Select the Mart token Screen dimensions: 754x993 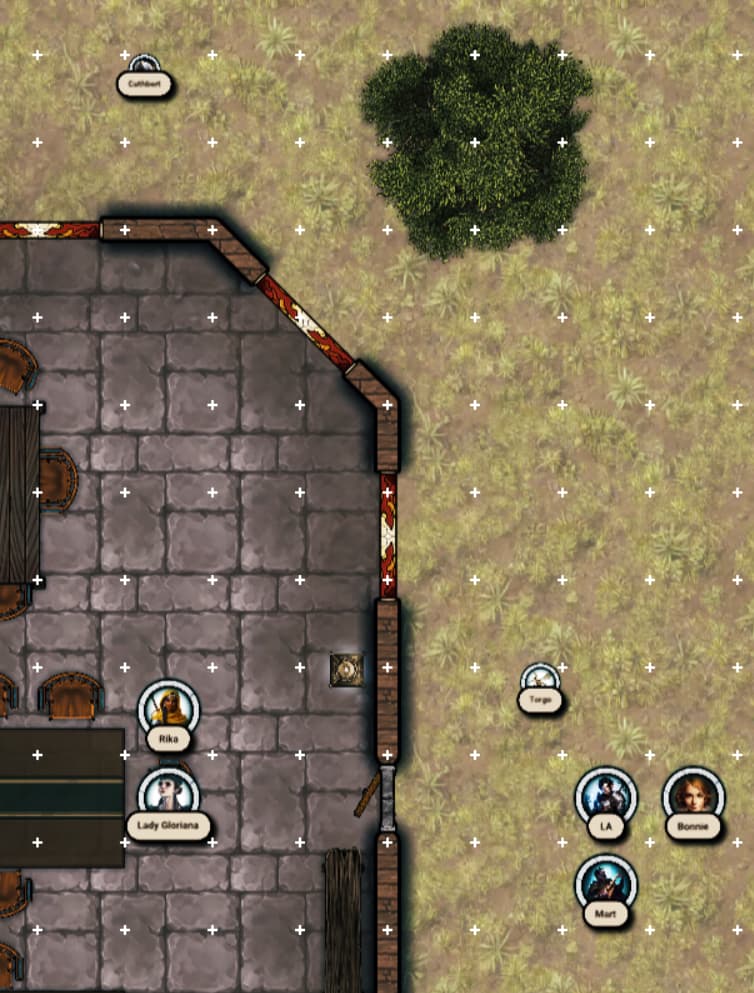[x=605, y=884]
